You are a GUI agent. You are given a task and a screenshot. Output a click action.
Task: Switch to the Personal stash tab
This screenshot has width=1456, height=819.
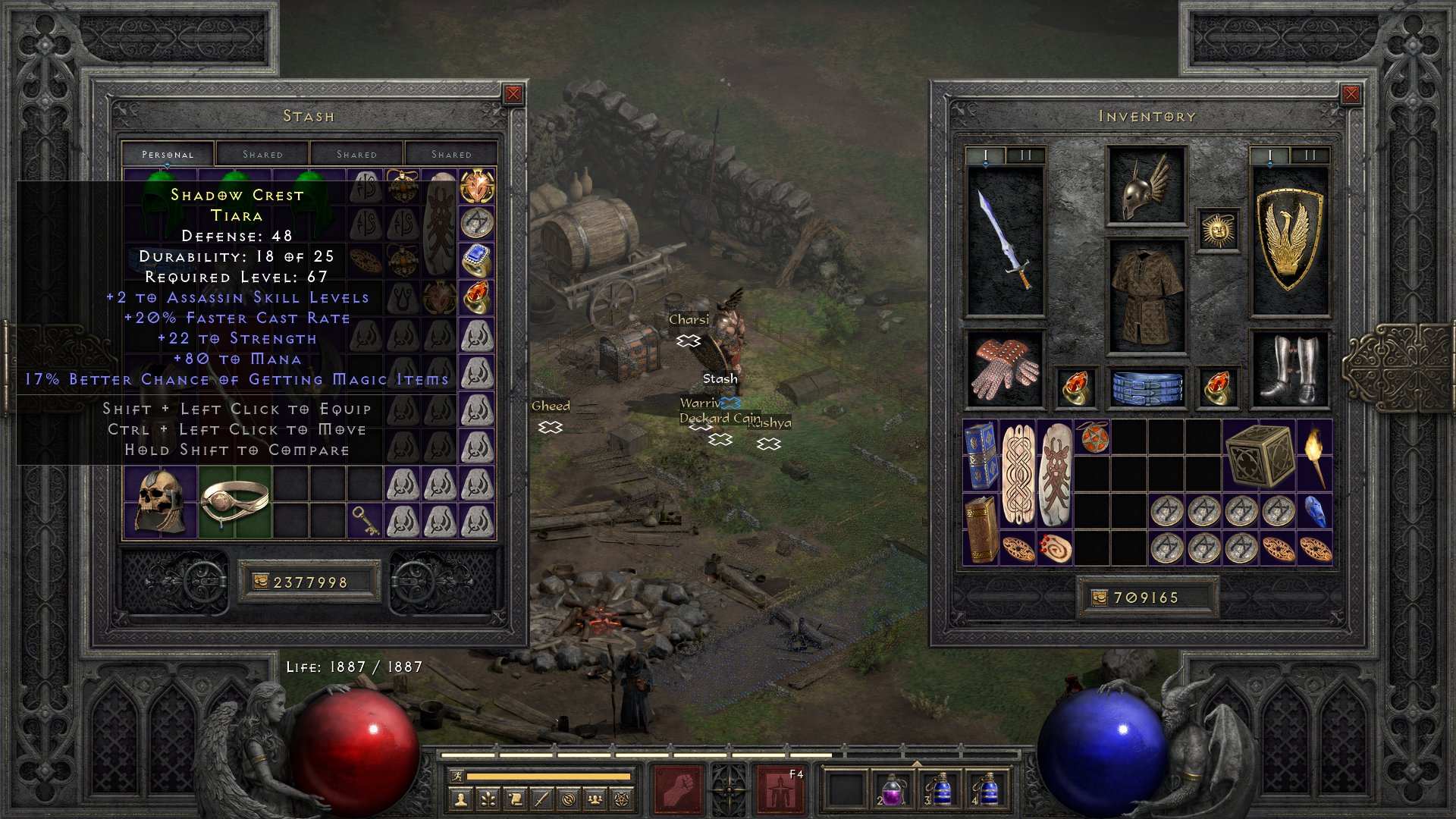click(x=168, y=154)
